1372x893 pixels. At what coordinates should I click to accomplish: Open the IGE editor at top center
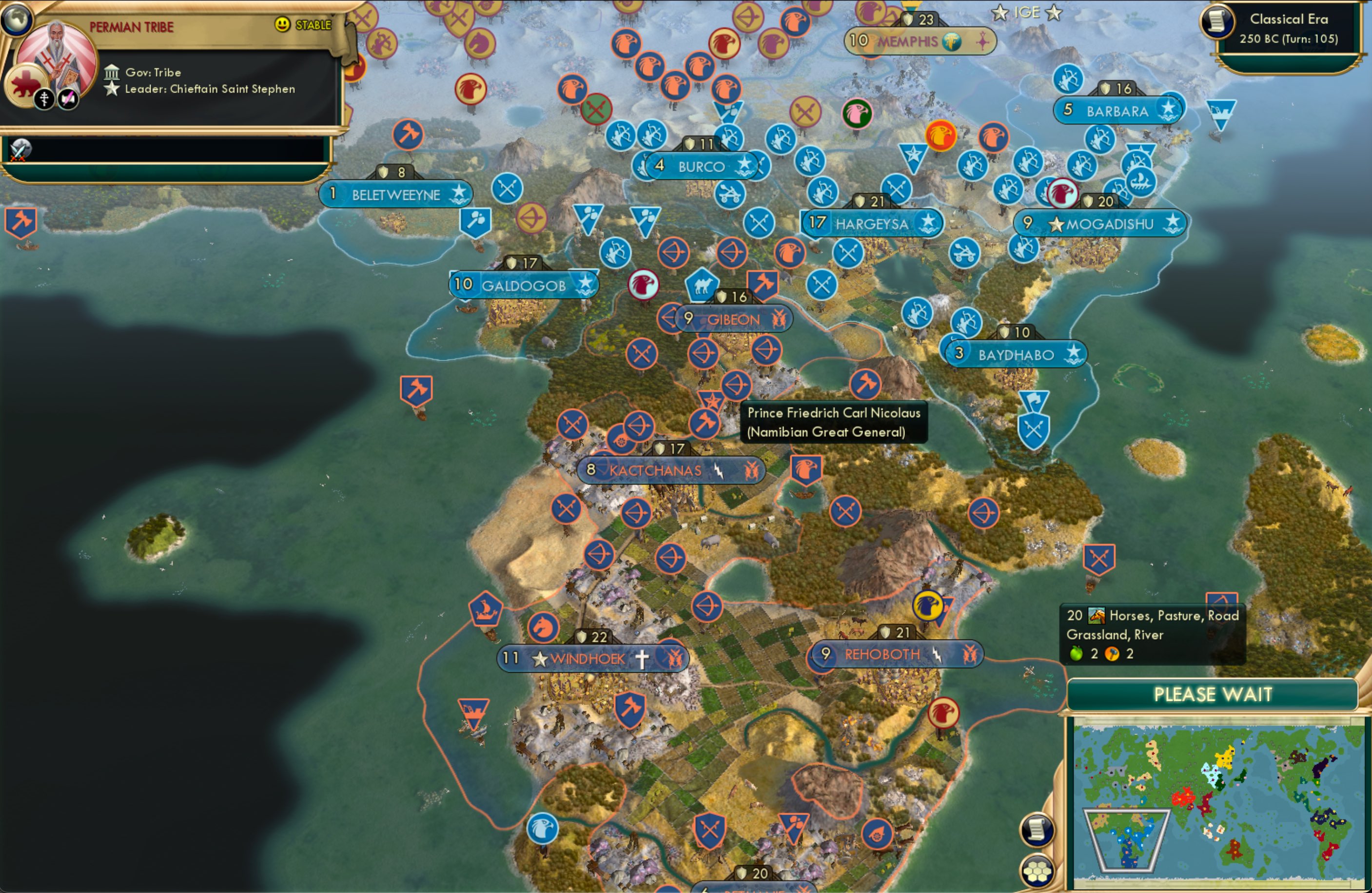[x=1026, y=13]
